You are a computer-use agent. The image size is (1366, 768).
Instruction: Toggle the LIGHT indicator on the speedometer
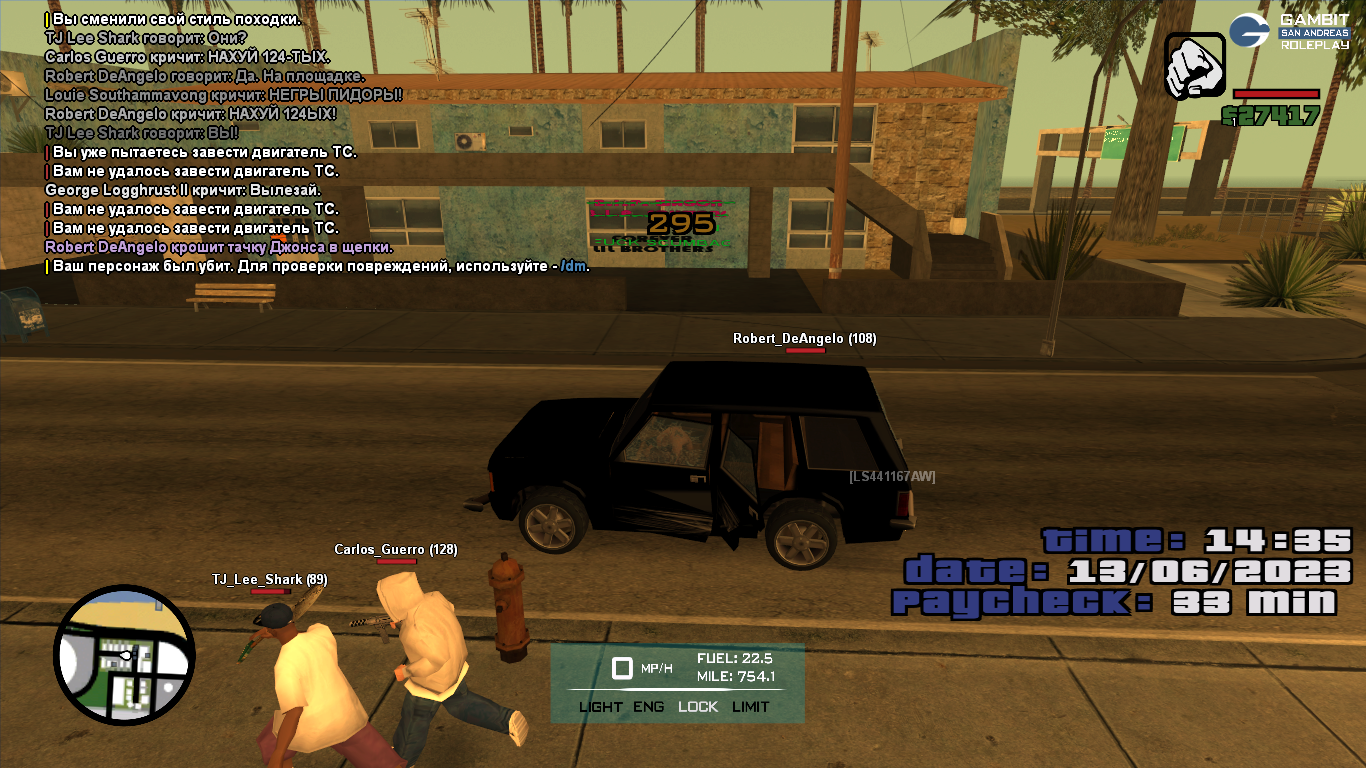(x=600, y=706)
